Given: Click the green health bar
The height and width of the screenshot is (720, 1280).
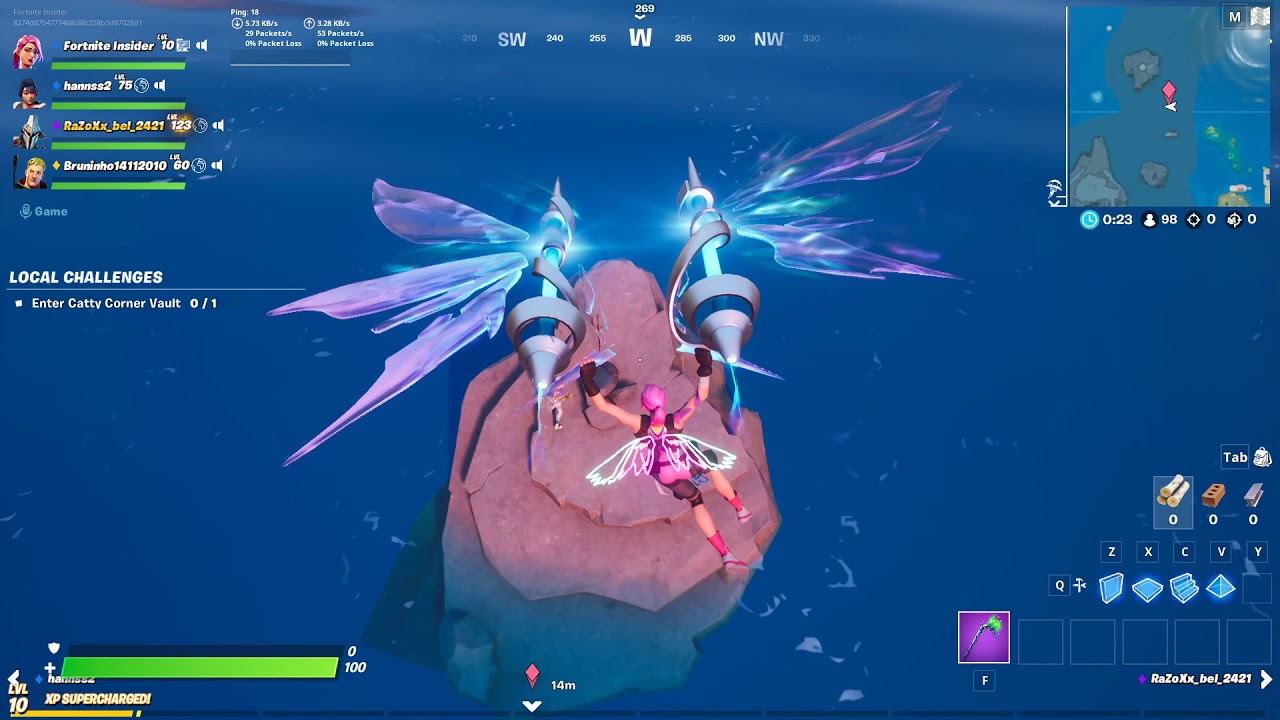Looking at the screenshot, I should [200, 665].
